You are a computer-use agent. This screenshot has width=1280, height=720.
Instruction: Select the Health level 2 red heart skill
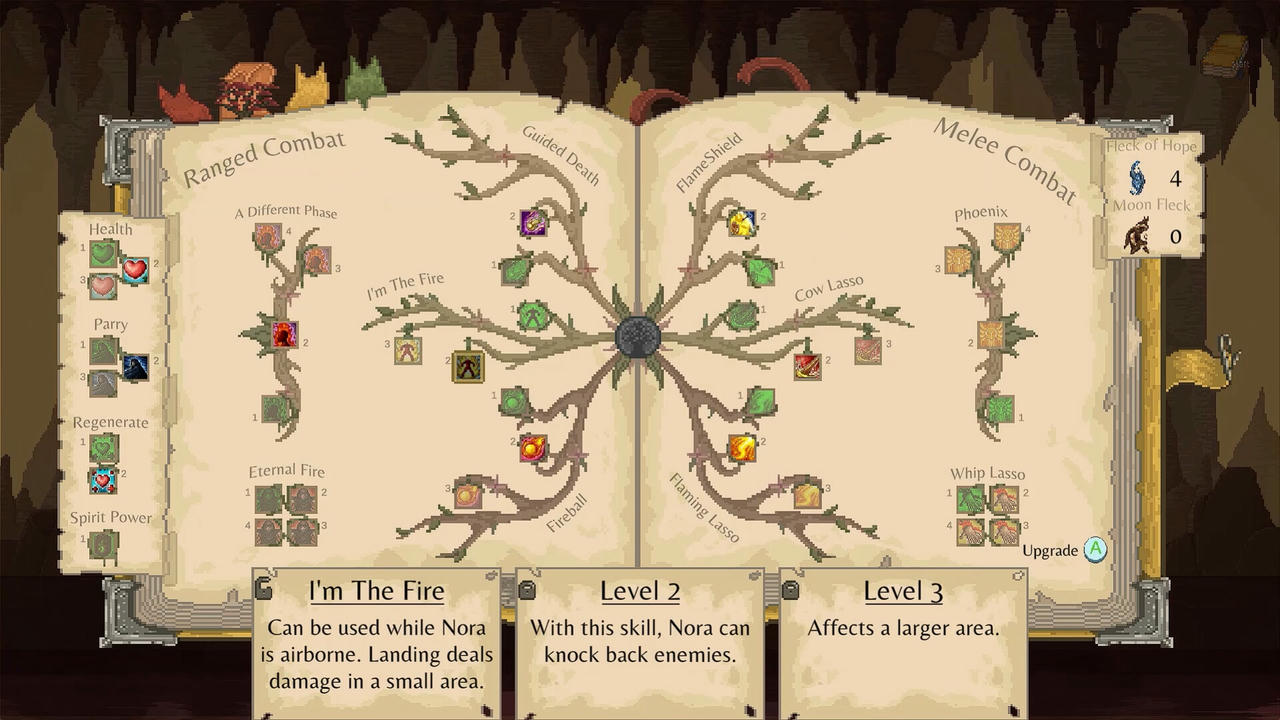[x=135, y=270]
